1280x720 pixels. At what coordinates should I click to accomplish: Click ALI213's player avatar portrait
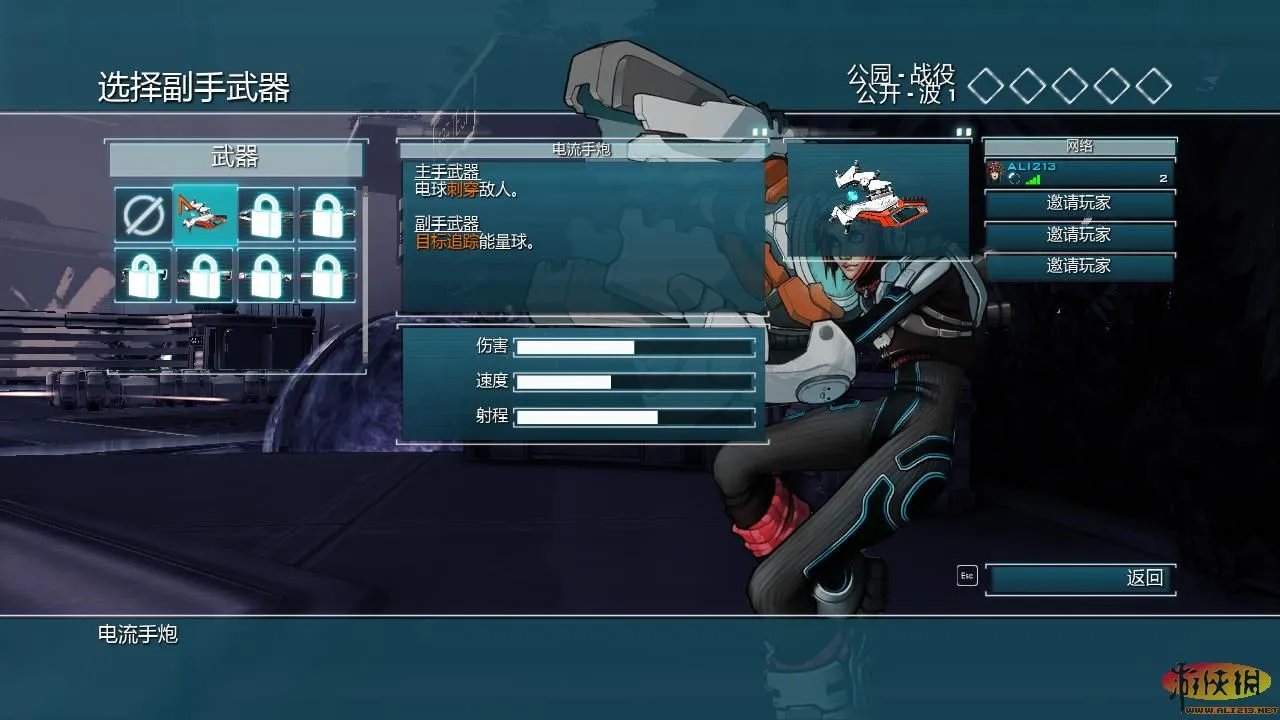994,172
